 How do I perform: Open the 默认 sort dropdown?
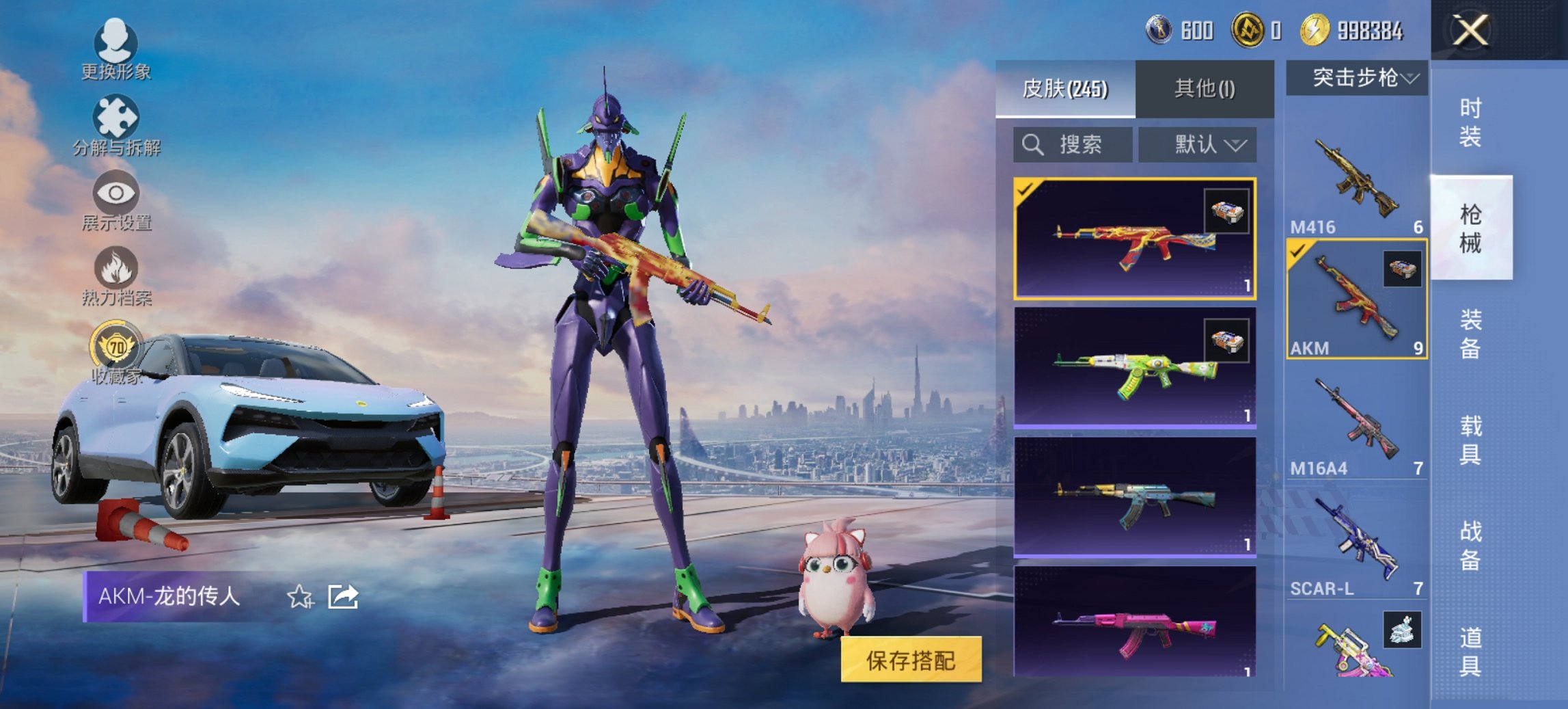pyautogui.click(x=1197, y=145)
